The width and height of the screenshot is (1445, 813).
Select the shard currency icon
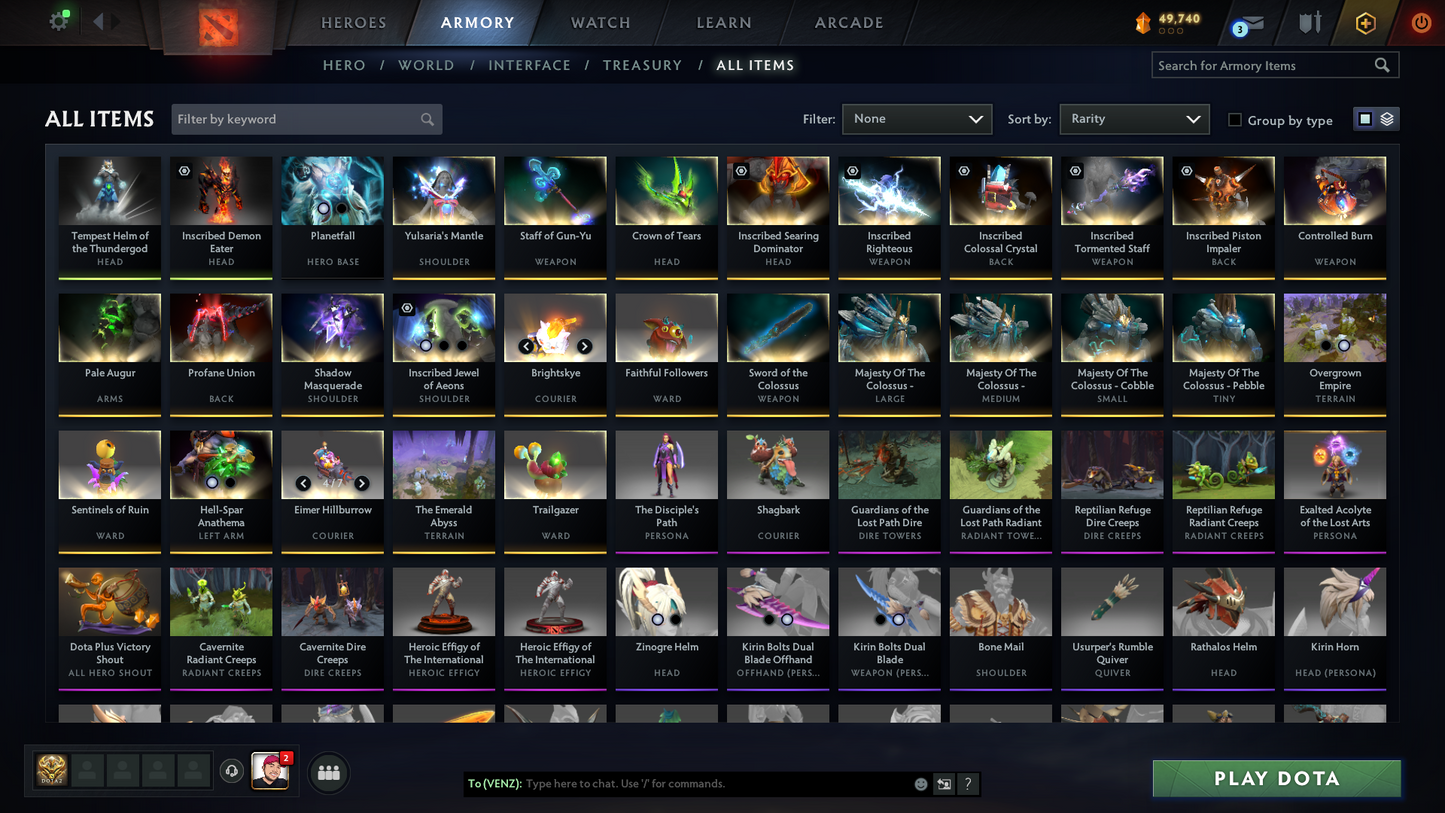(x=1143, y=22)
